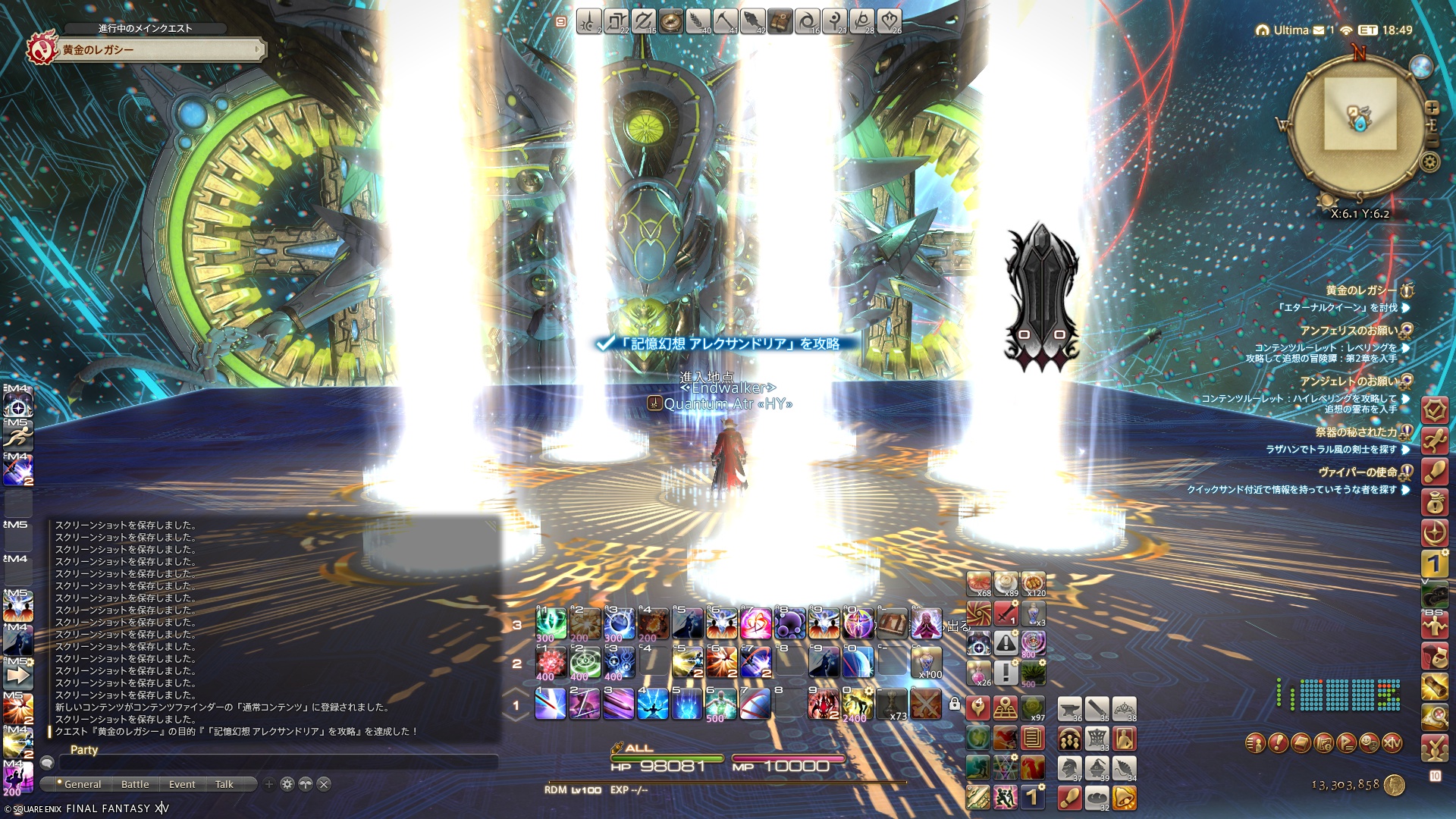Select the アンフェリスのお願い quest in tracker
Screen dimensions: 1456x819
coord(1349,331)
